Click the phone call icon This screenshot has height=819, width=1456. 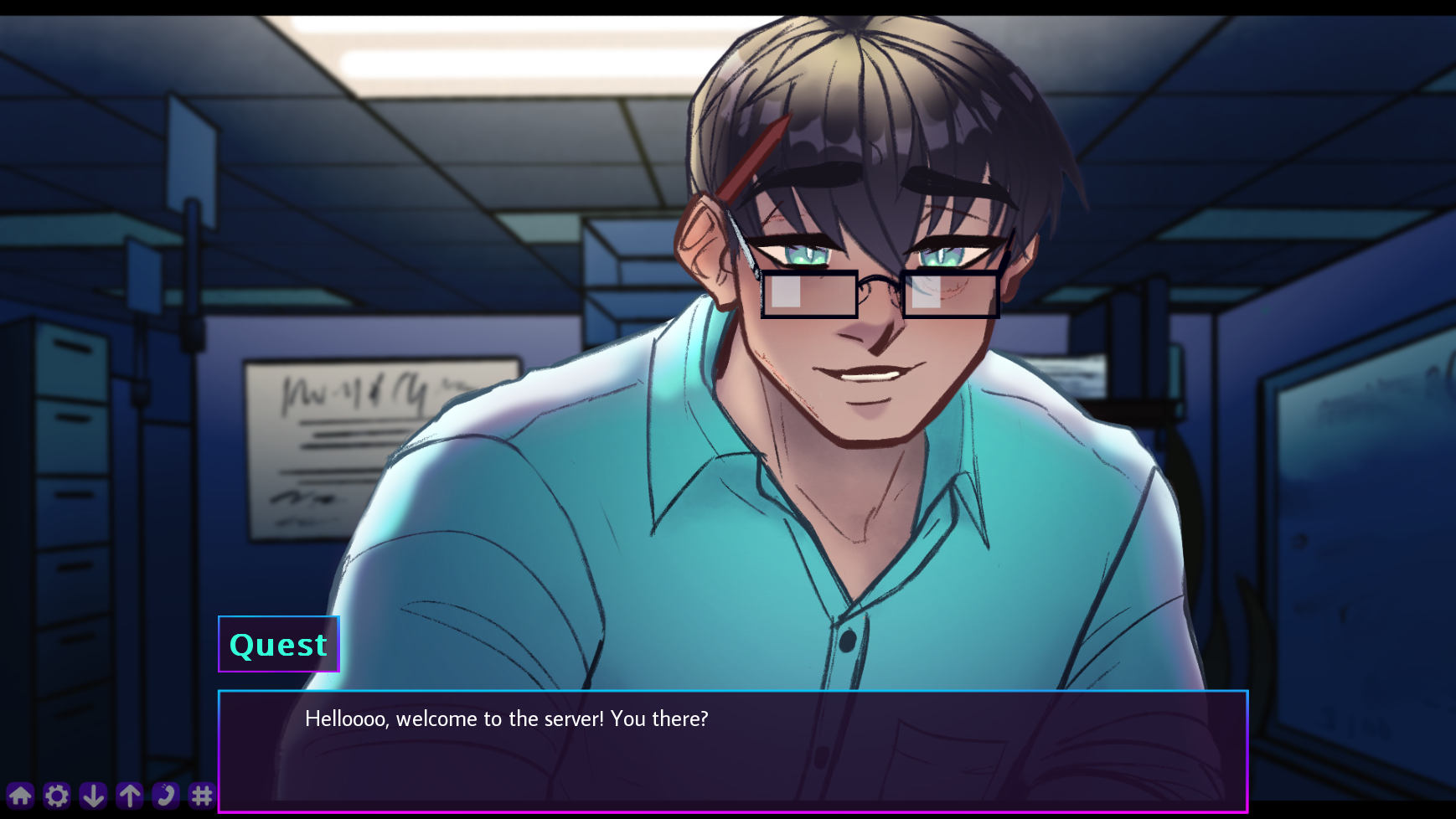(x=166, y=796)
